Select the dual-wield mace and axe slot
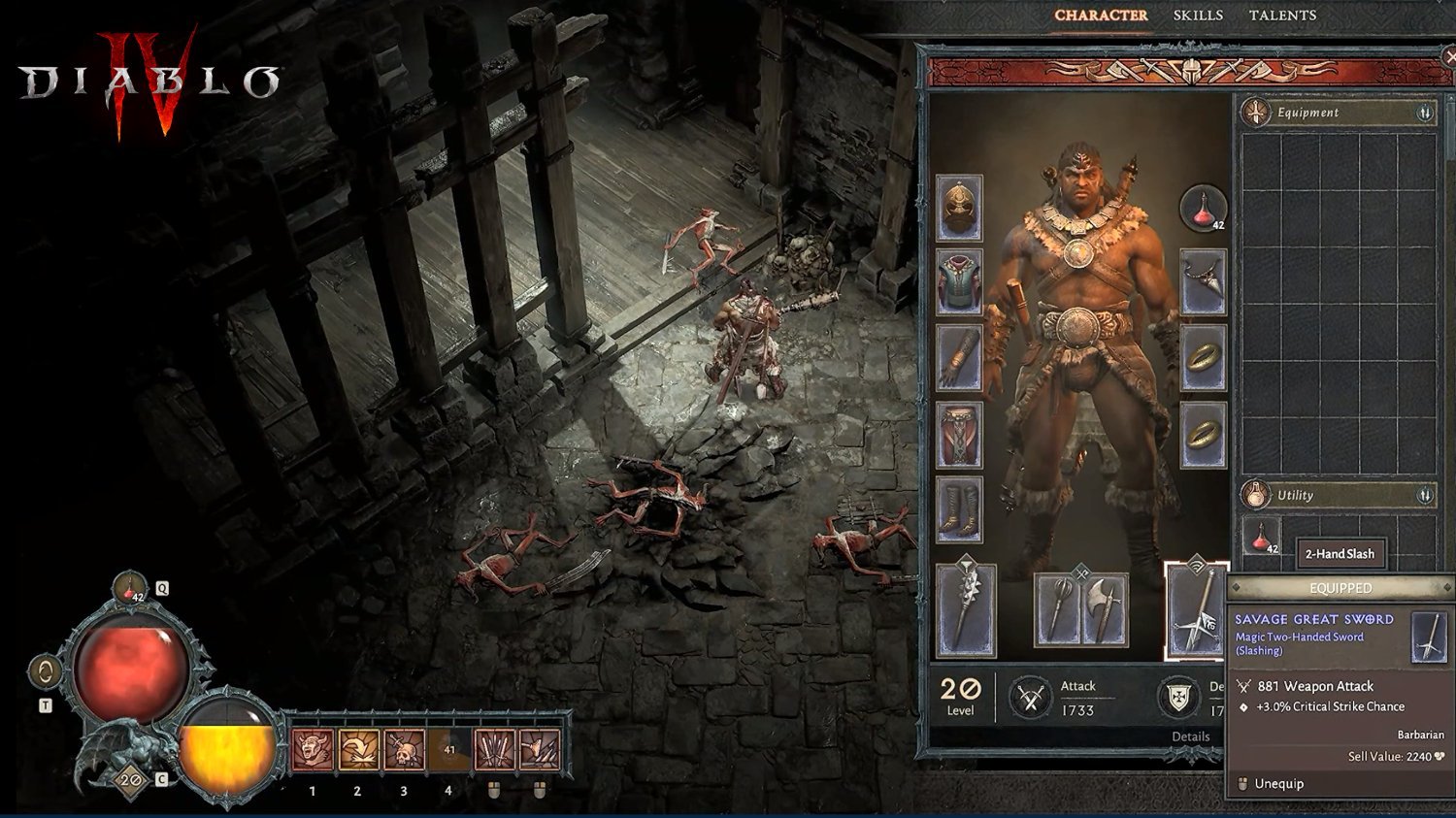The width and height of the screenshot is (1456, 818). coord(1081,609)
